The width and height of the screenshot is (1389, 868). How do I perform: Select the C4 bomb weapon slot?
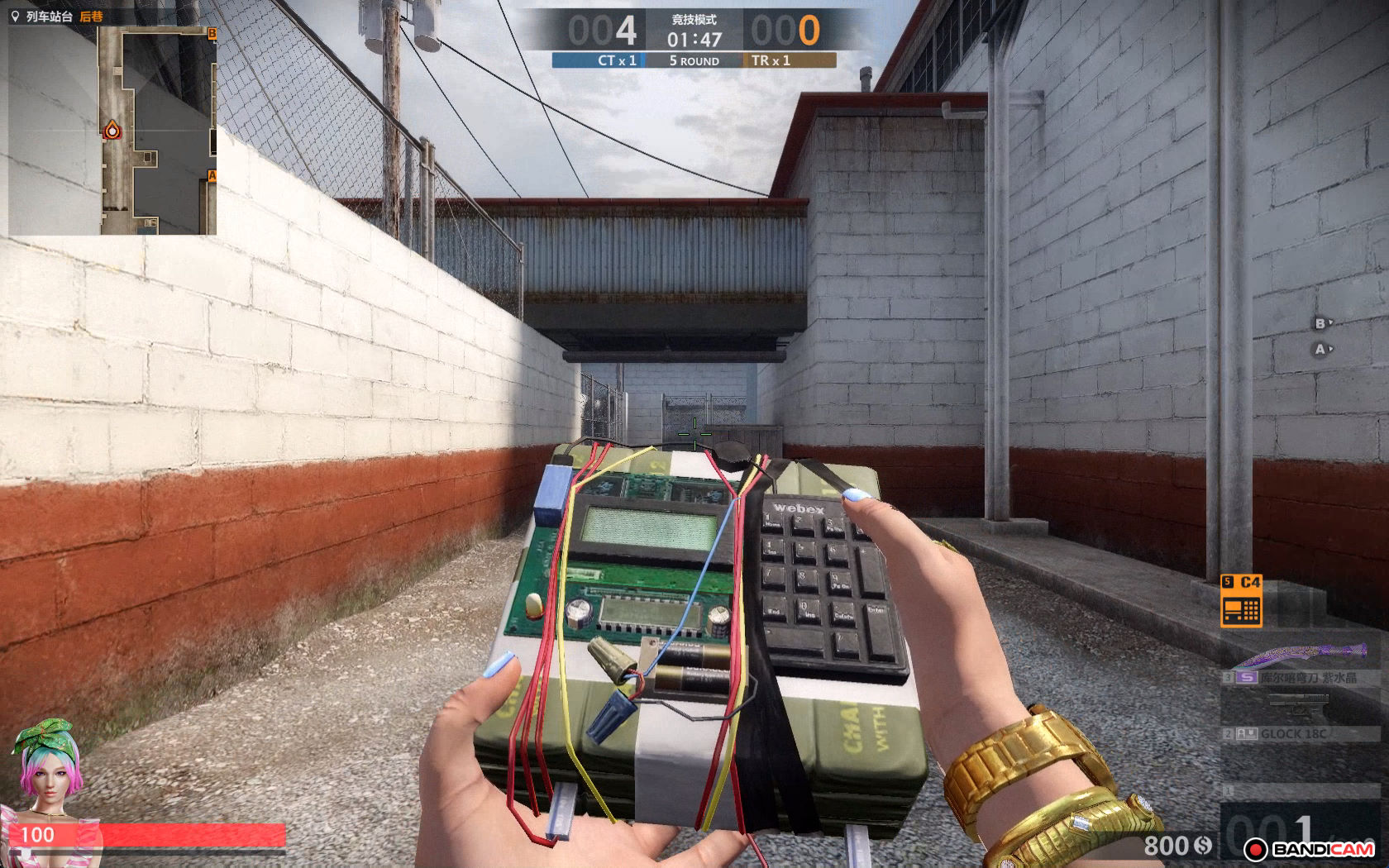coord(1241,603)
